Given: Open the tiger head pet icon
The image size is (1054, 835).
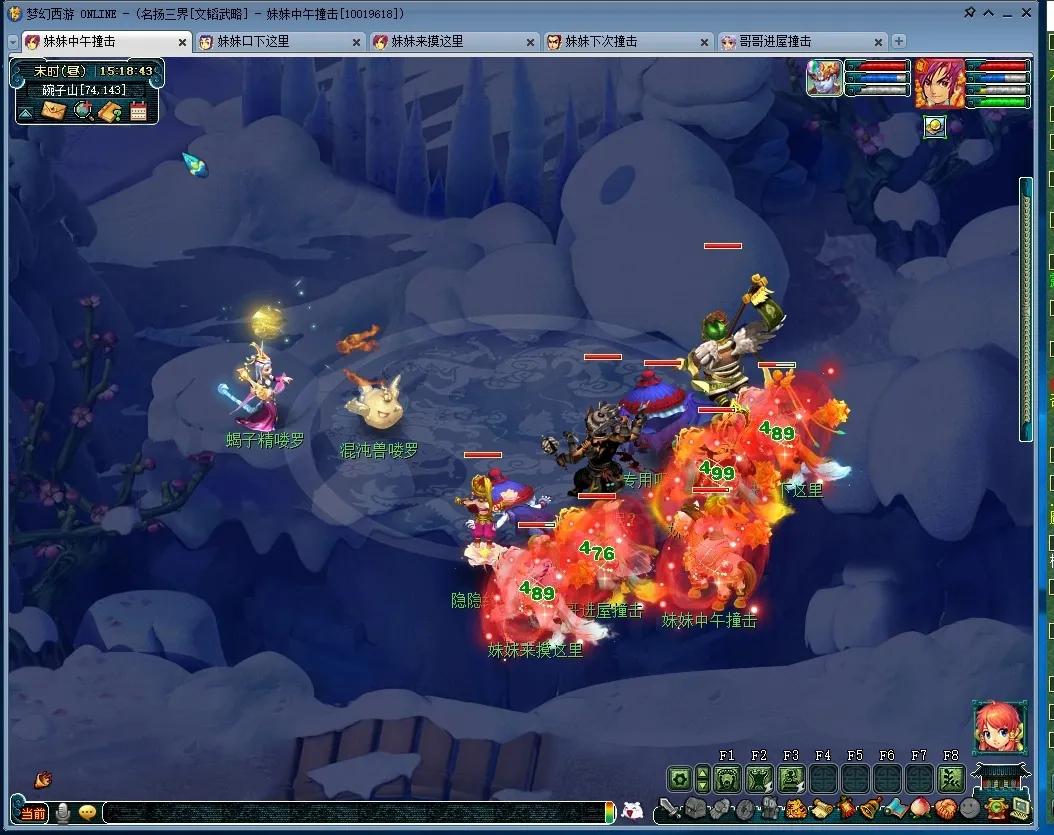Looking at the screenshot, I should [x=795, y=809].
